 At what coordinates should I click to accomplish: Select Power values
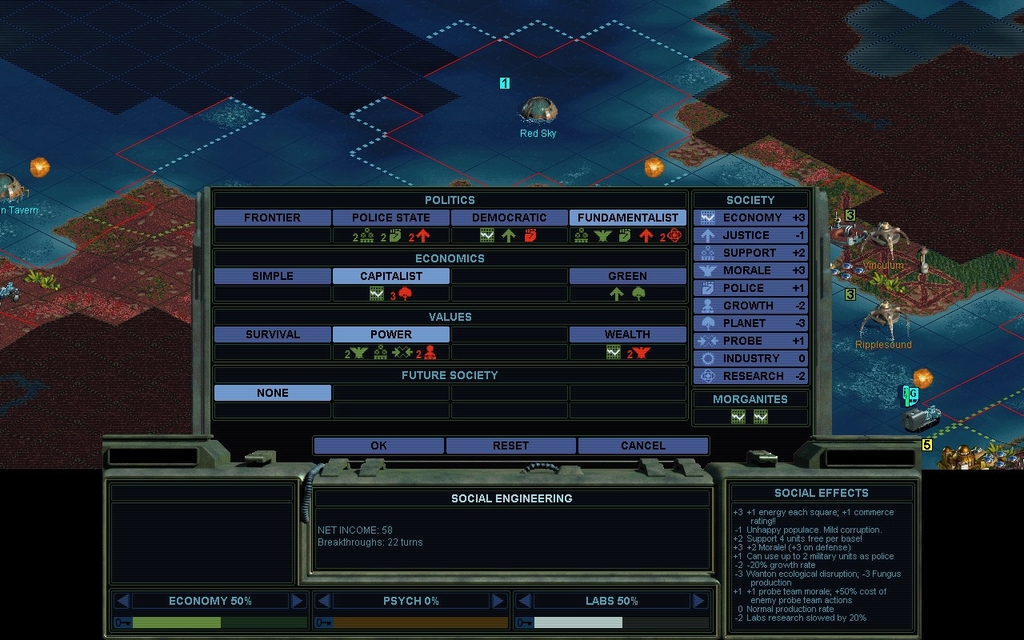coord(391,335)
